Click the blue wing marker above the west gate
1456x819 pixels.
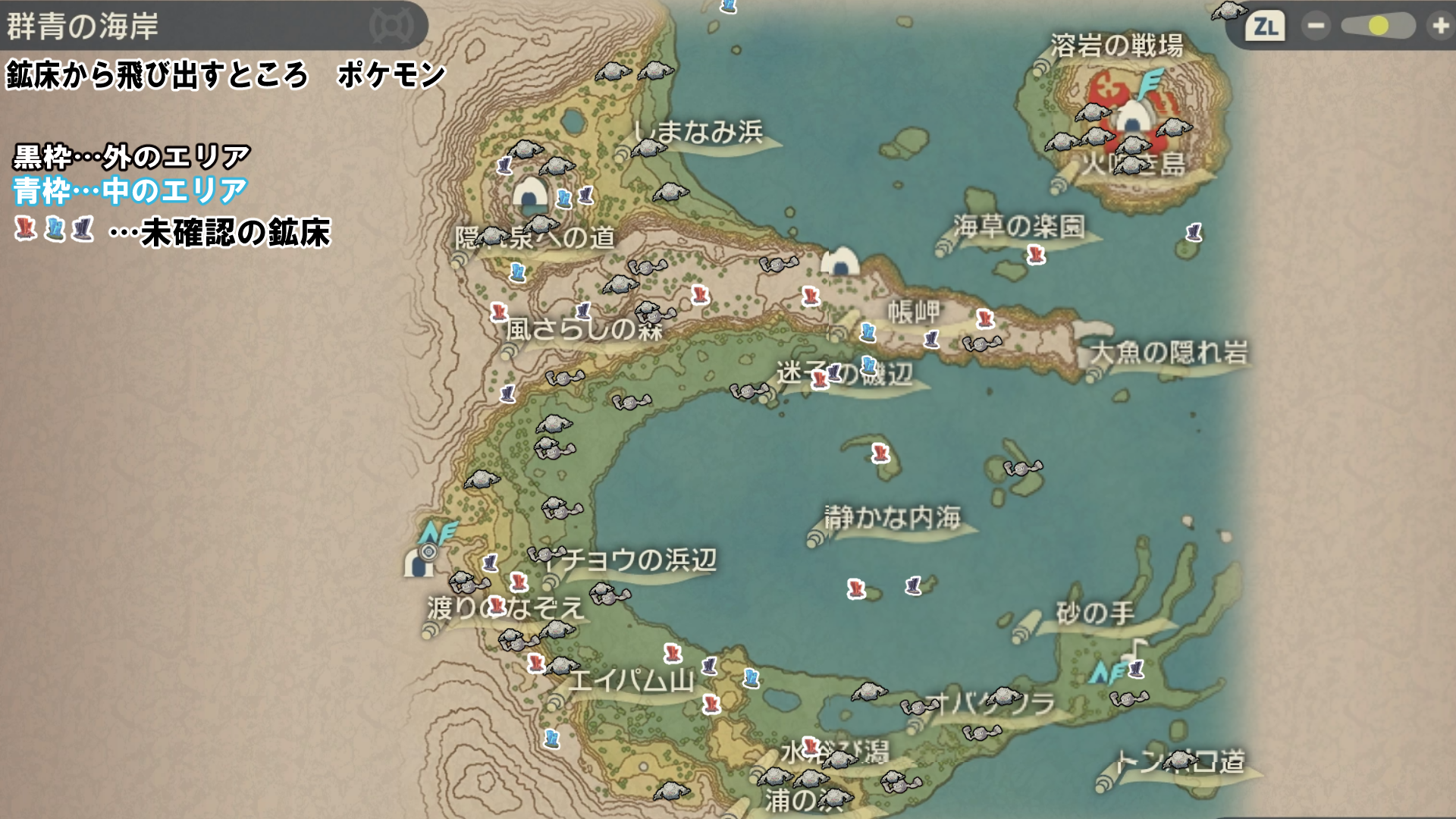[438, 532]
